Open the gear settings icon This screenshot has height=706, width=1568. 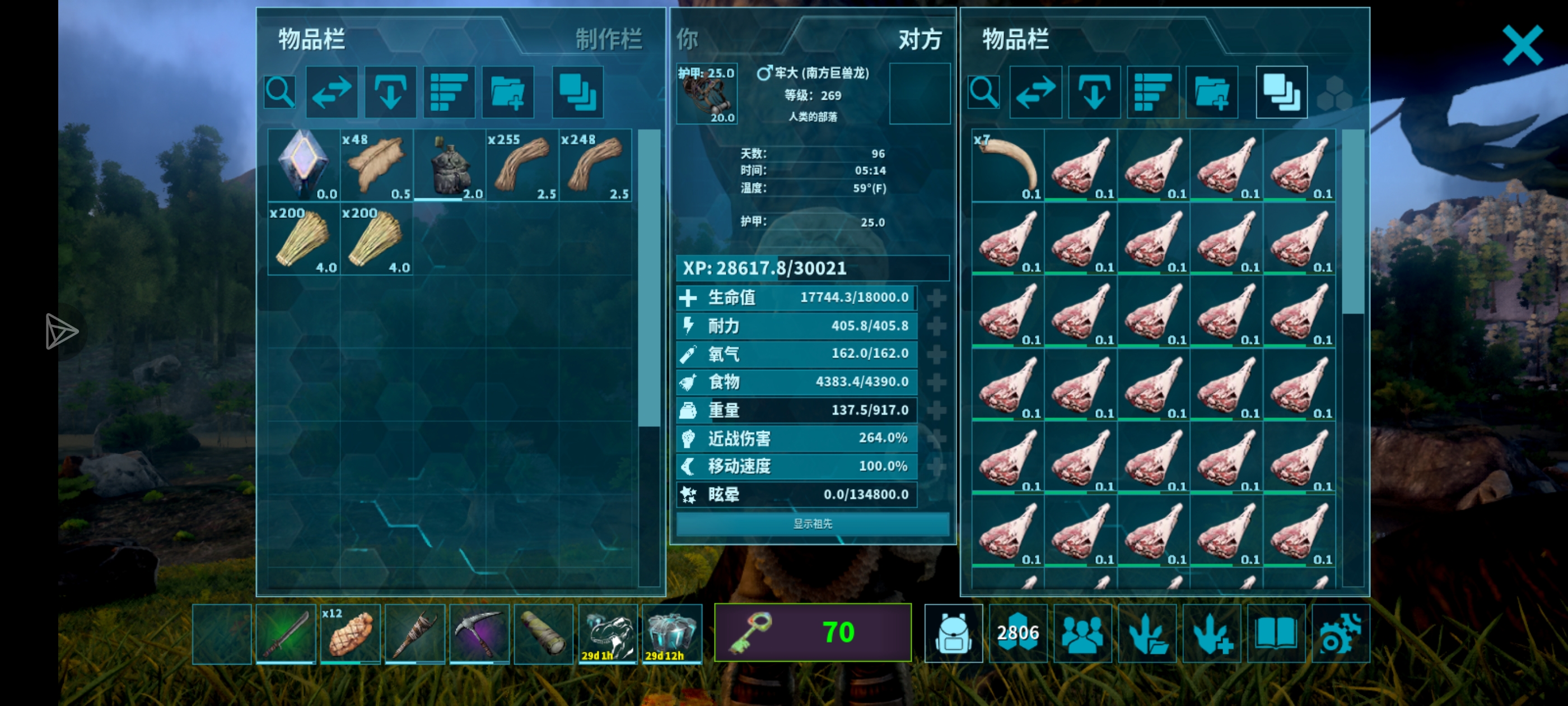(x=1340, y=633)
